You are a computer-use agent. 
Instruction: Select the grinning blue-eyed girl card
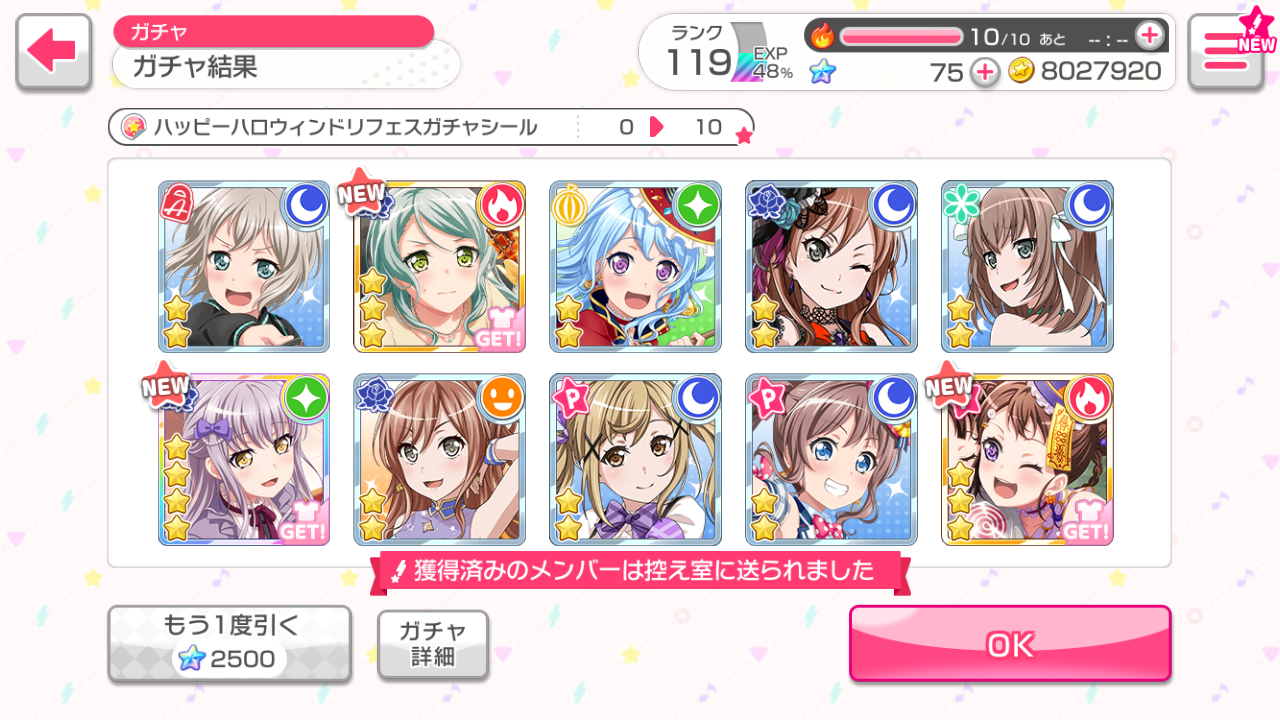pos(831,459)
